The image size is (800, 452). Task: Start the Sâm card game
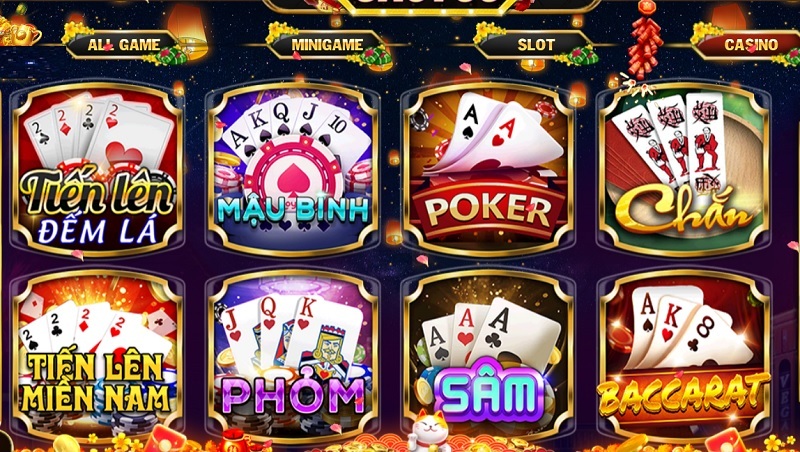coord(487,350)
